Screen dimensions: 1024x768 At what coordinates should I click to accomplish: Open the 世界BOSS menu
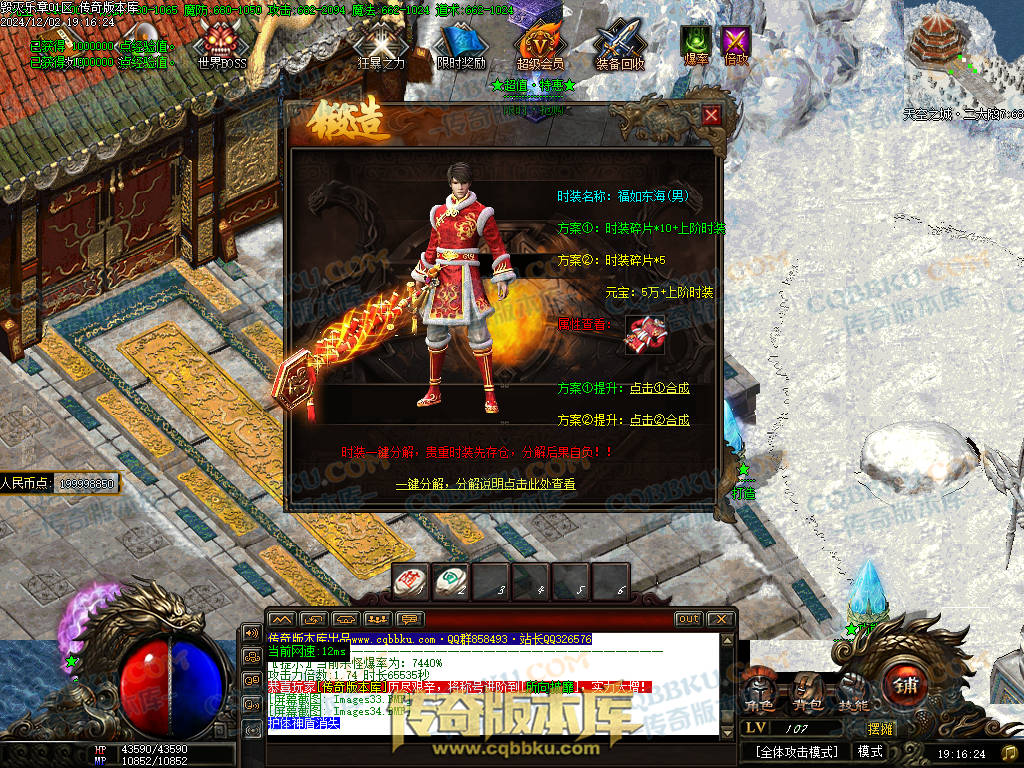click(x=221, y=44)
